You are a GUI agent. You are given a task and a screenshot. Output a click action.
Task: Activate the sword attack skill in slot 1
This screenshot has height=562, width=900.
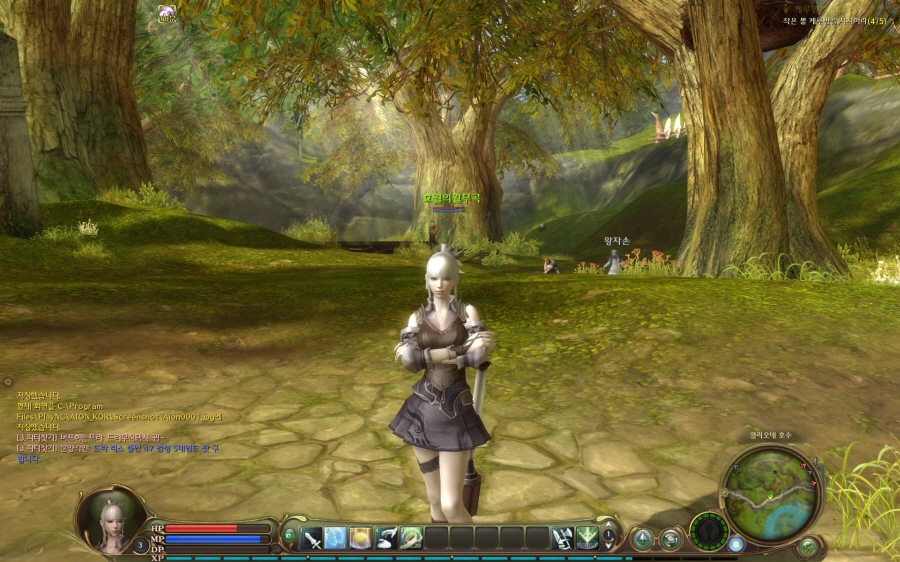click(x=312, y=537)
